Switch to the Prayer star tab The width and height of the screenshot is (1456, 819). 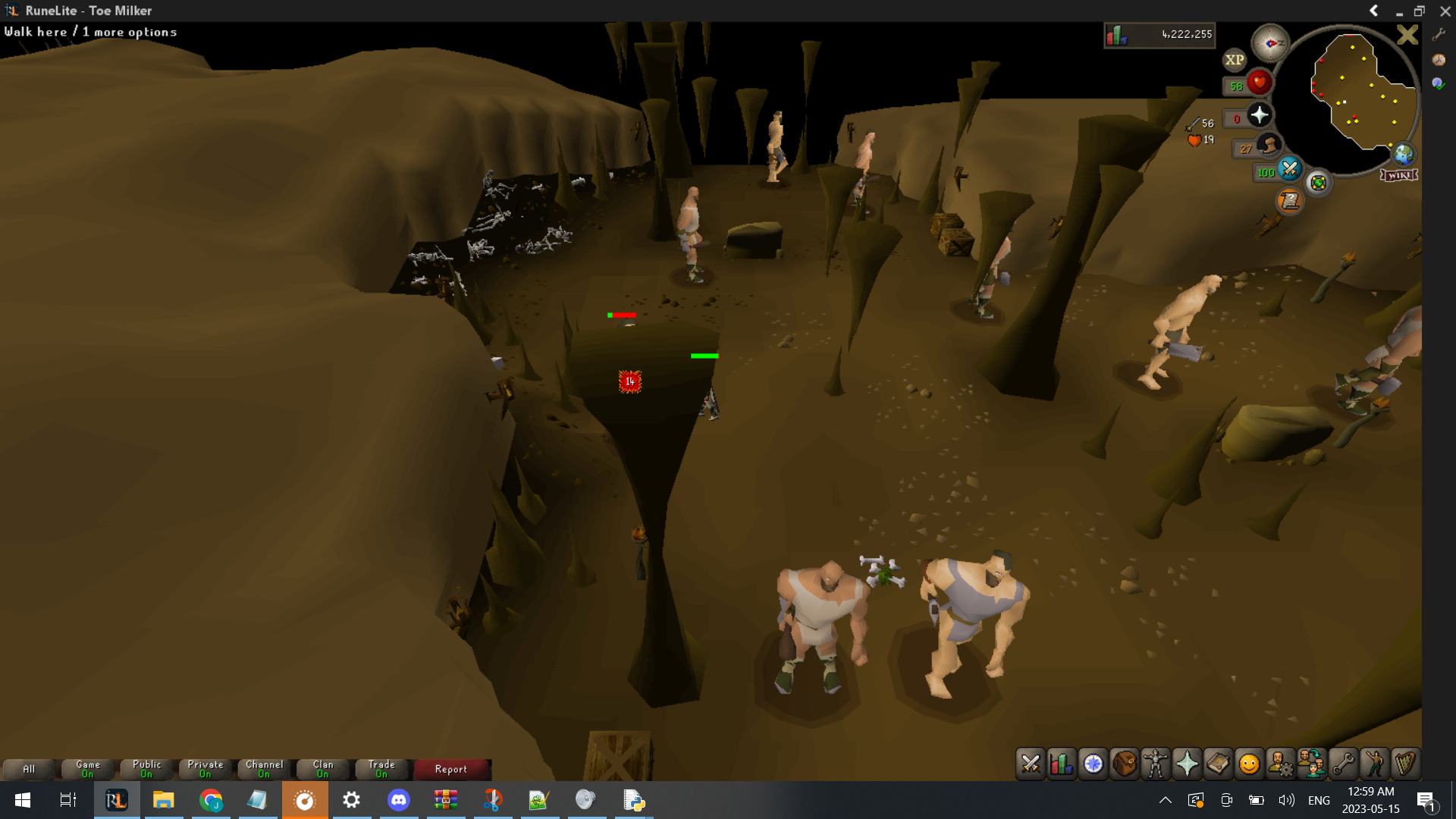tap(1187, 764)
